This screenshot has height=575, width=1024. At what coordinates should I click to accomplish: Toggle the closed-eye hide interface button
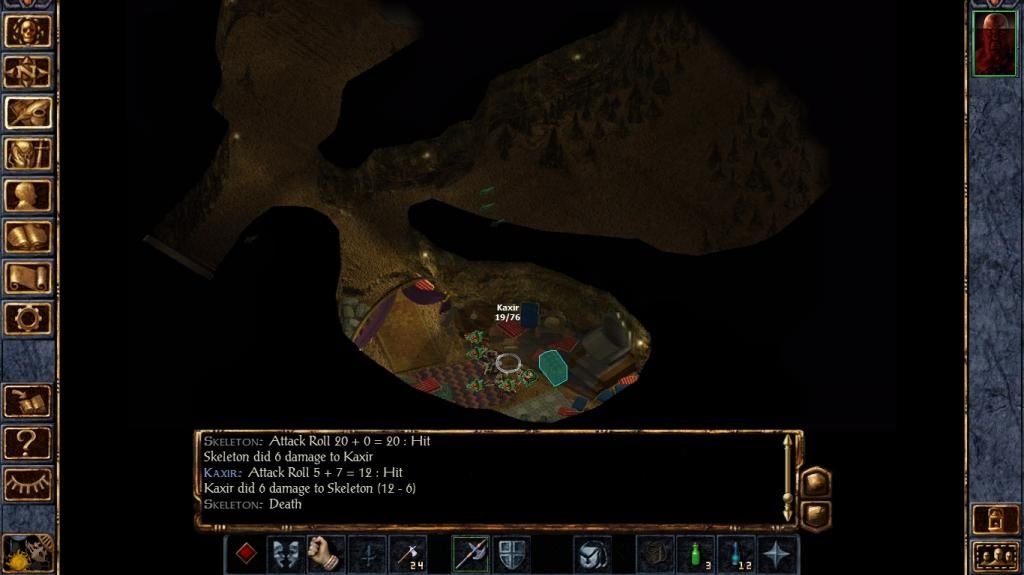point(28,484)
